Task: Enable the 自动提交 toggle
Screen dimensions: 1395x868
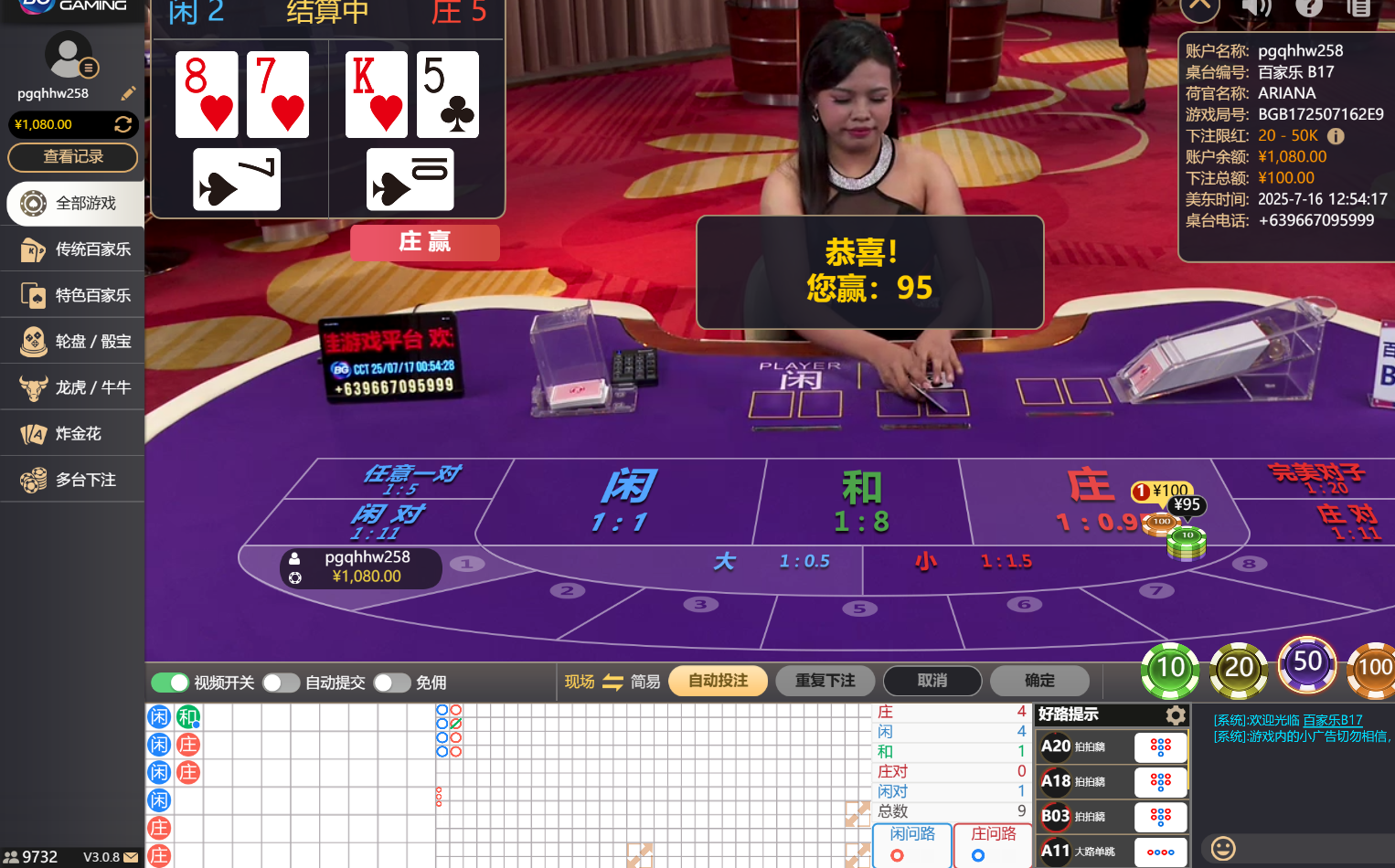Action: point(281,682)
